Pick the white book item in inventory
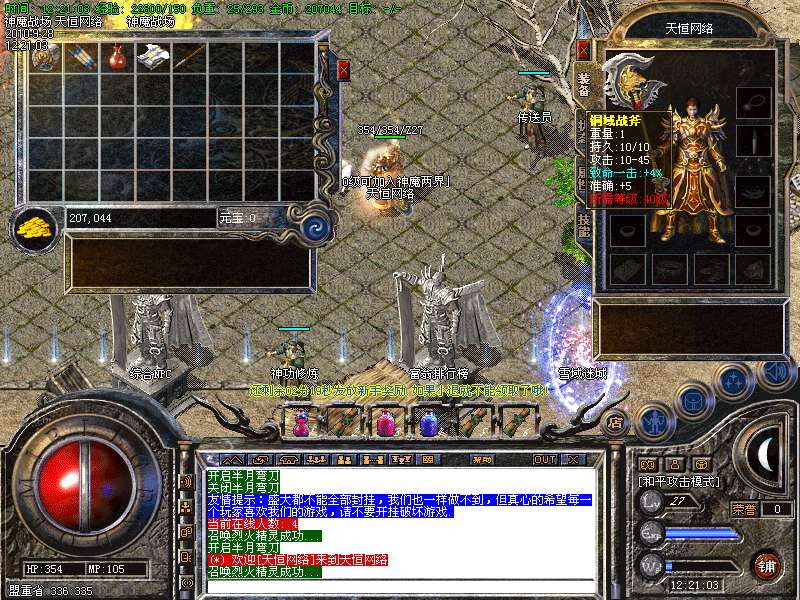This screenshot has height=600, width=800. pyautogui.click(x=153, y=56)
